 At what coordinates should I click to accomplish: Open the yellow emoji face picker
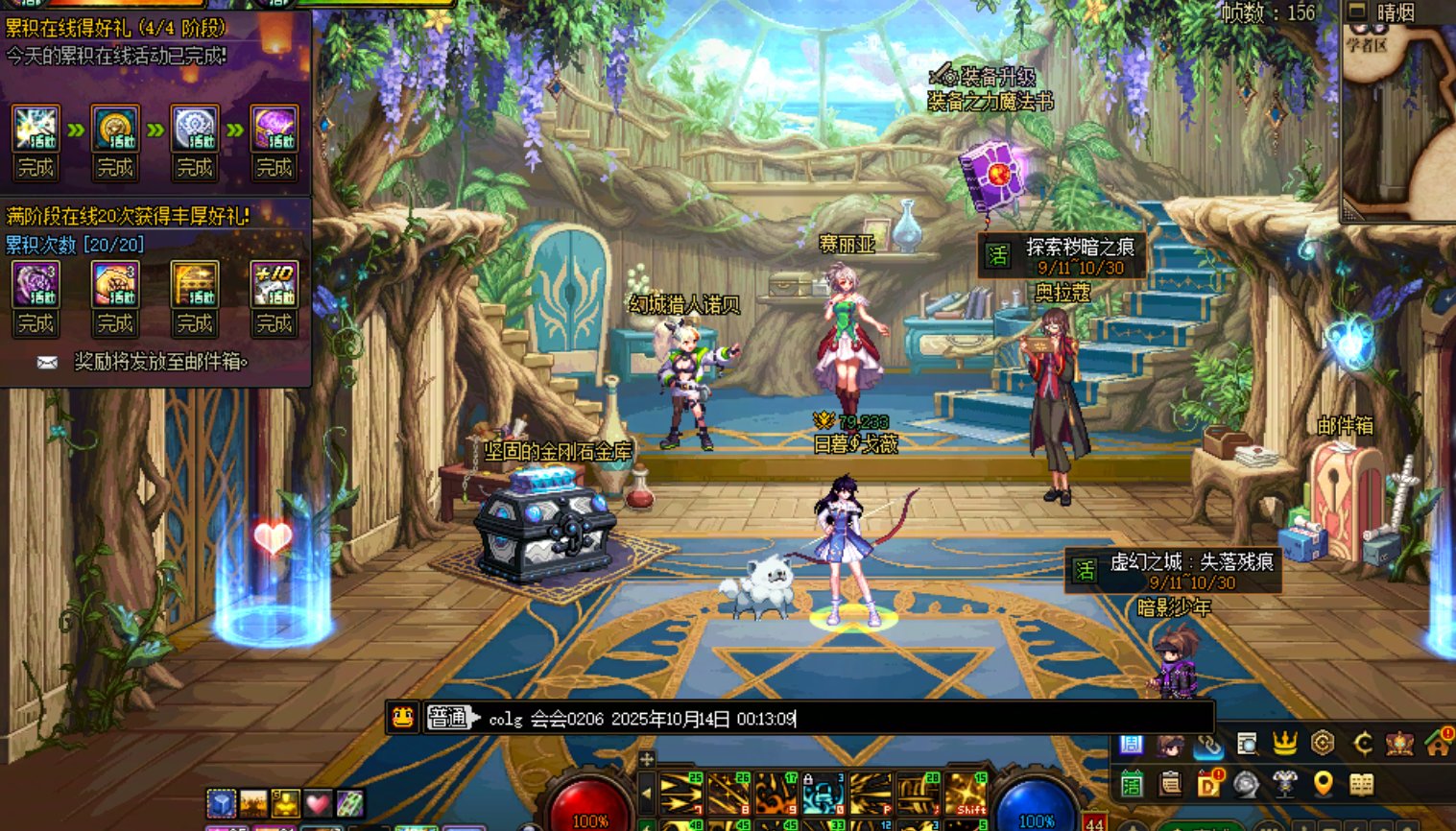(402, 718)
